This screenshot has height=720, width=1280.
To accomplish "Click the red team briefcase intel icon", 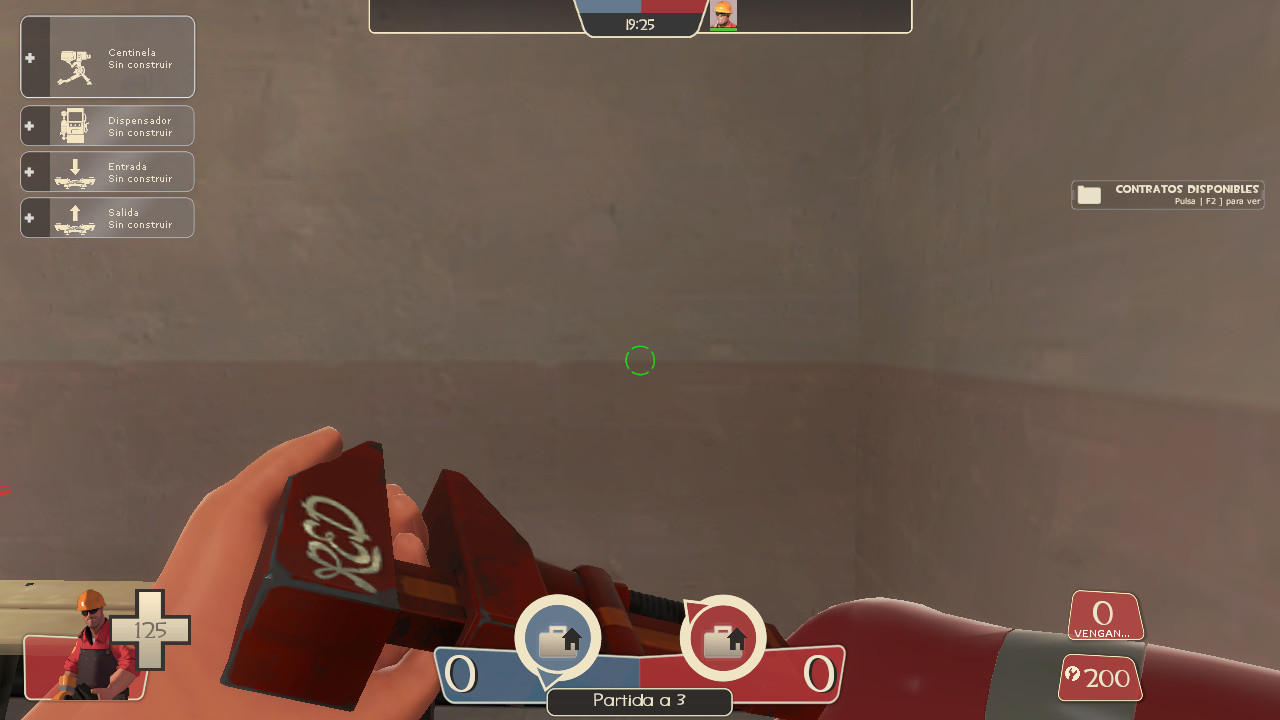I will [723, 637].
